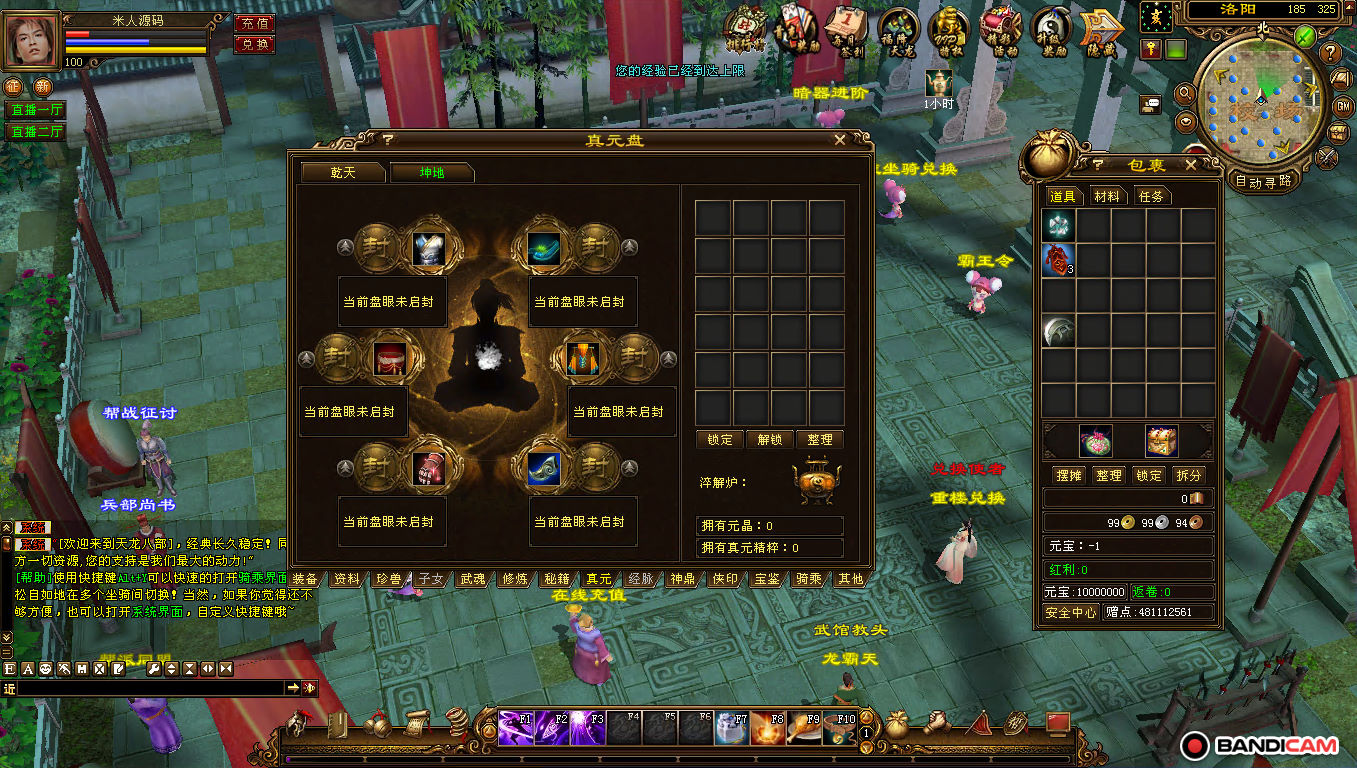Activate the 自动寻路 auto-pathfinding button
The height and width of the screenshot is (768, 1357).
tap(1263, 182)
